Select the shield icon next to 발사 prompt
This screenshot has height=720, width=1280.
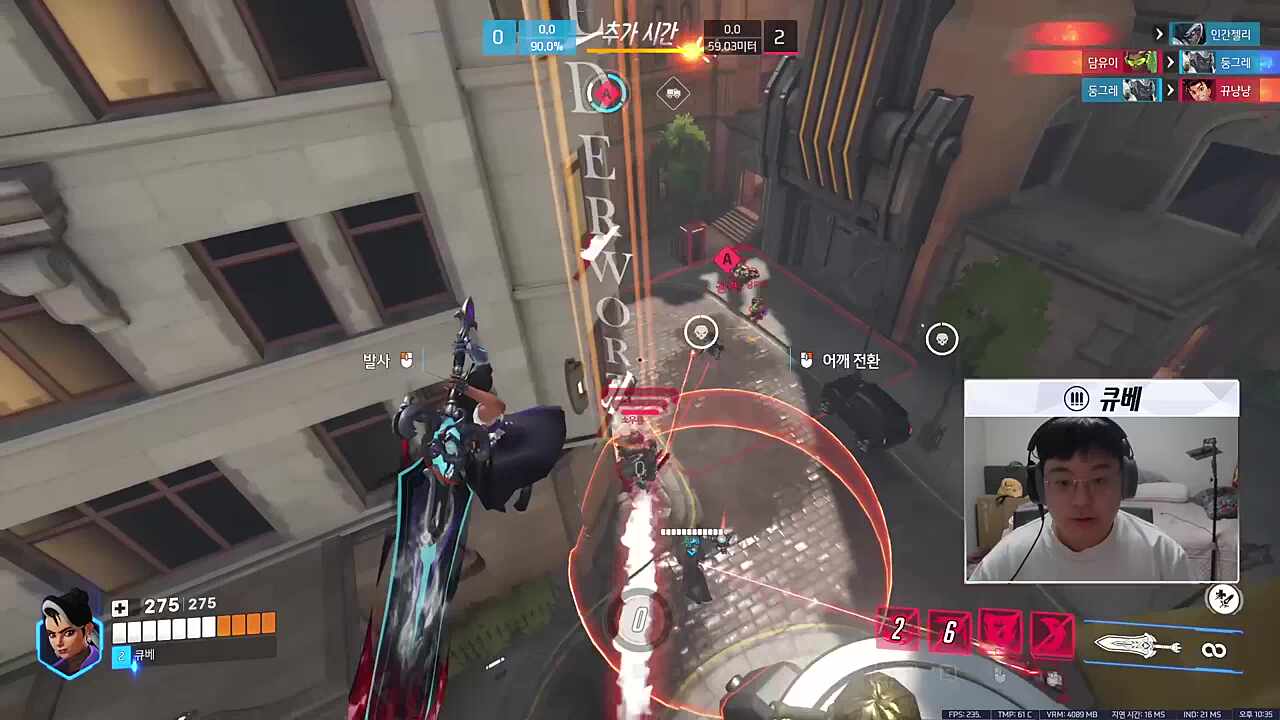click(x=406, y=362)
